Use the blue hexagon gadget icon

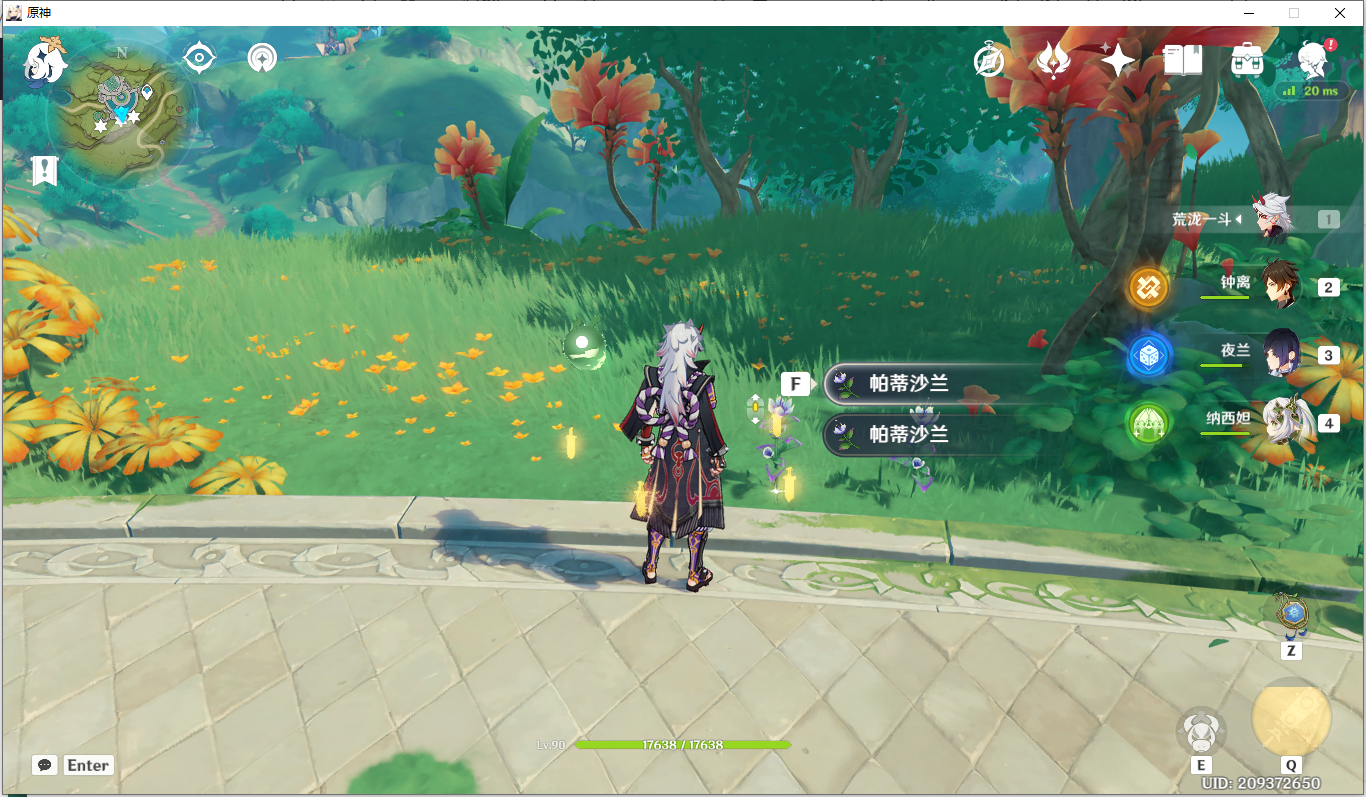[x=1291, y=614]
